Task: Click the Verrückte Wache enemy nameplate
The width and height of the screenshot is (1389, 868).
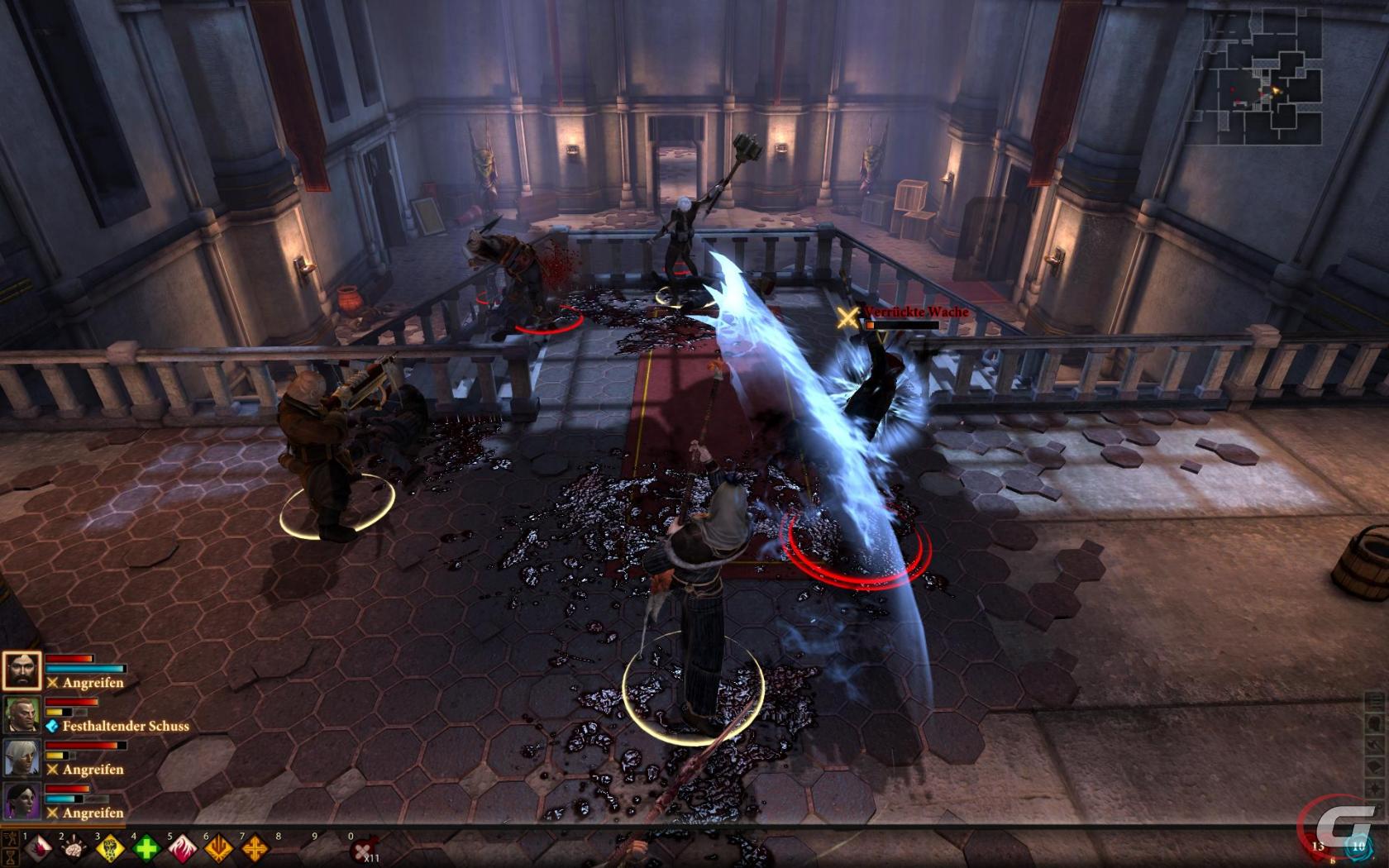Action: (914, 312)
